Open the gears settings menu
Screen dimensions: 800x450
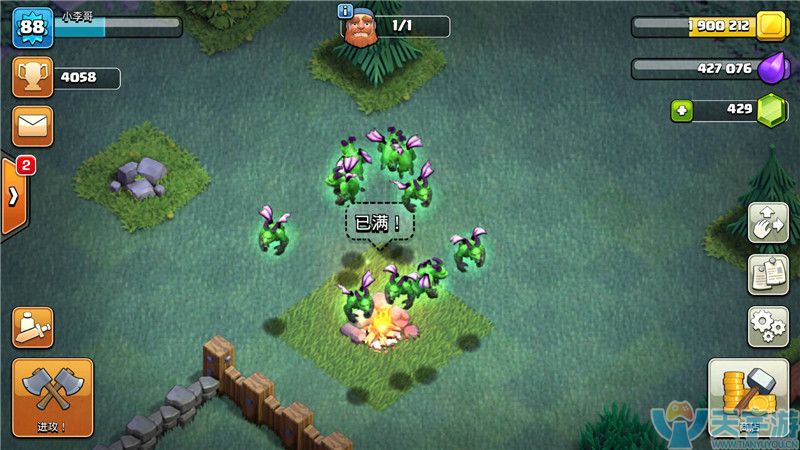coord(767,327)
